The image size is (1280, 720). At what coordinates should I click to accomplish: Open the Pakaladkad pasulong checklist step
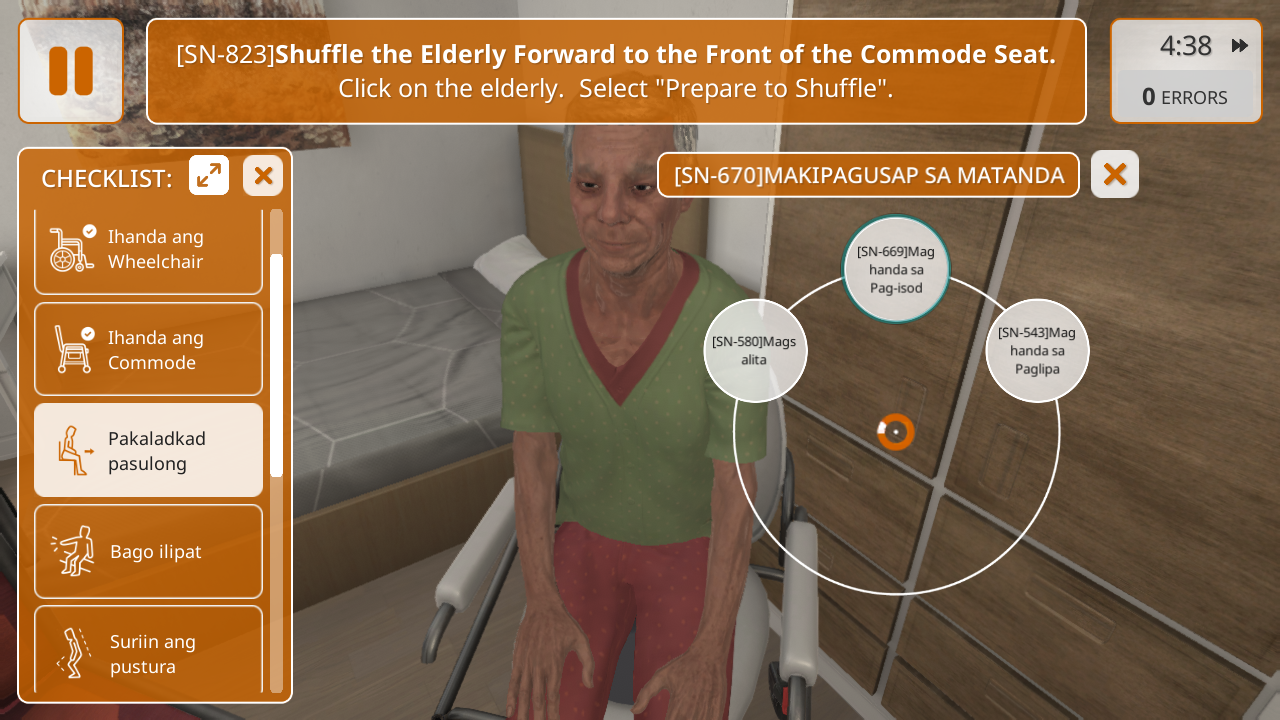pyautogui.click(x=148, y=451)
